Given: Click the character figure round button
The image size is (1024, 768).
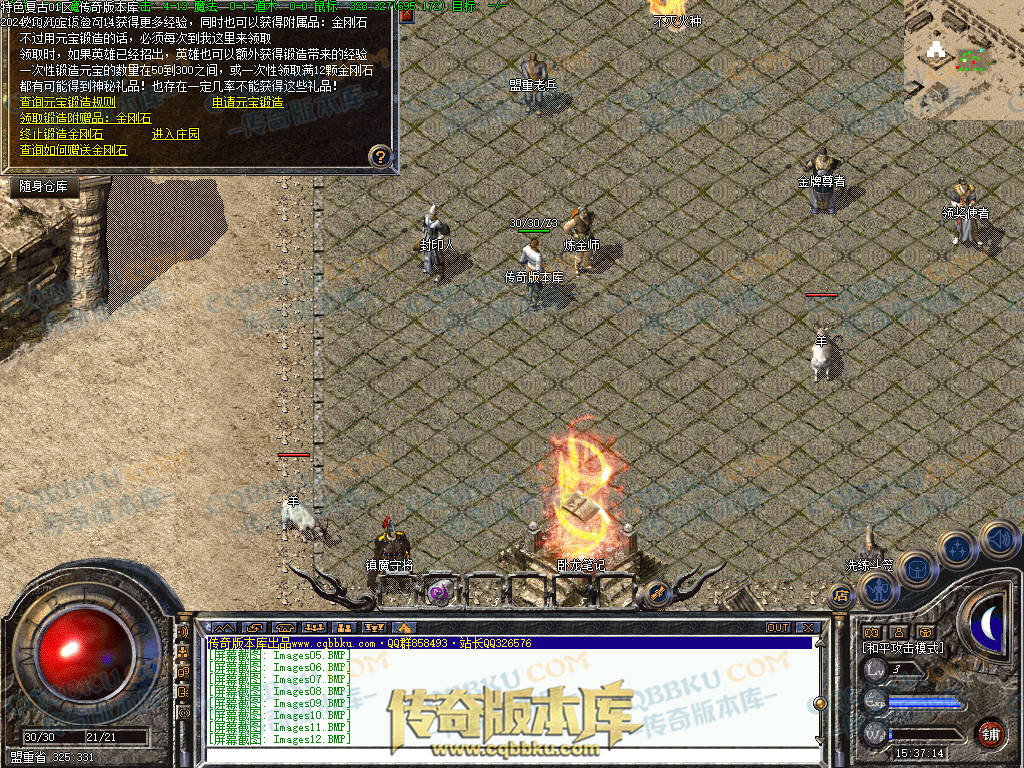Looking at the screenshot, I should point(878,590).
